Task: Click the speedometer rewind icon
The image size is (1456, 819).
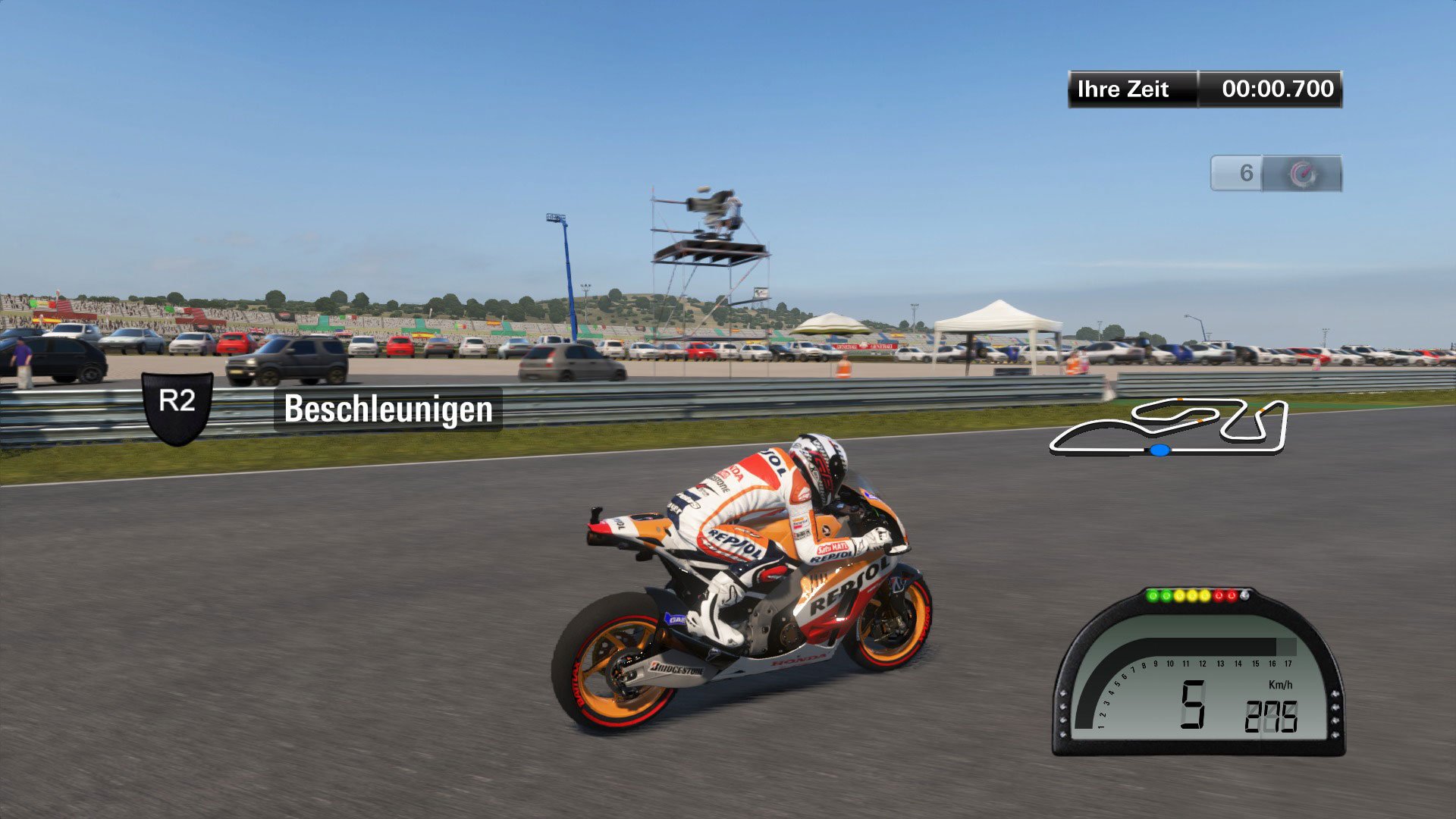Action: tap(1304, 173)
